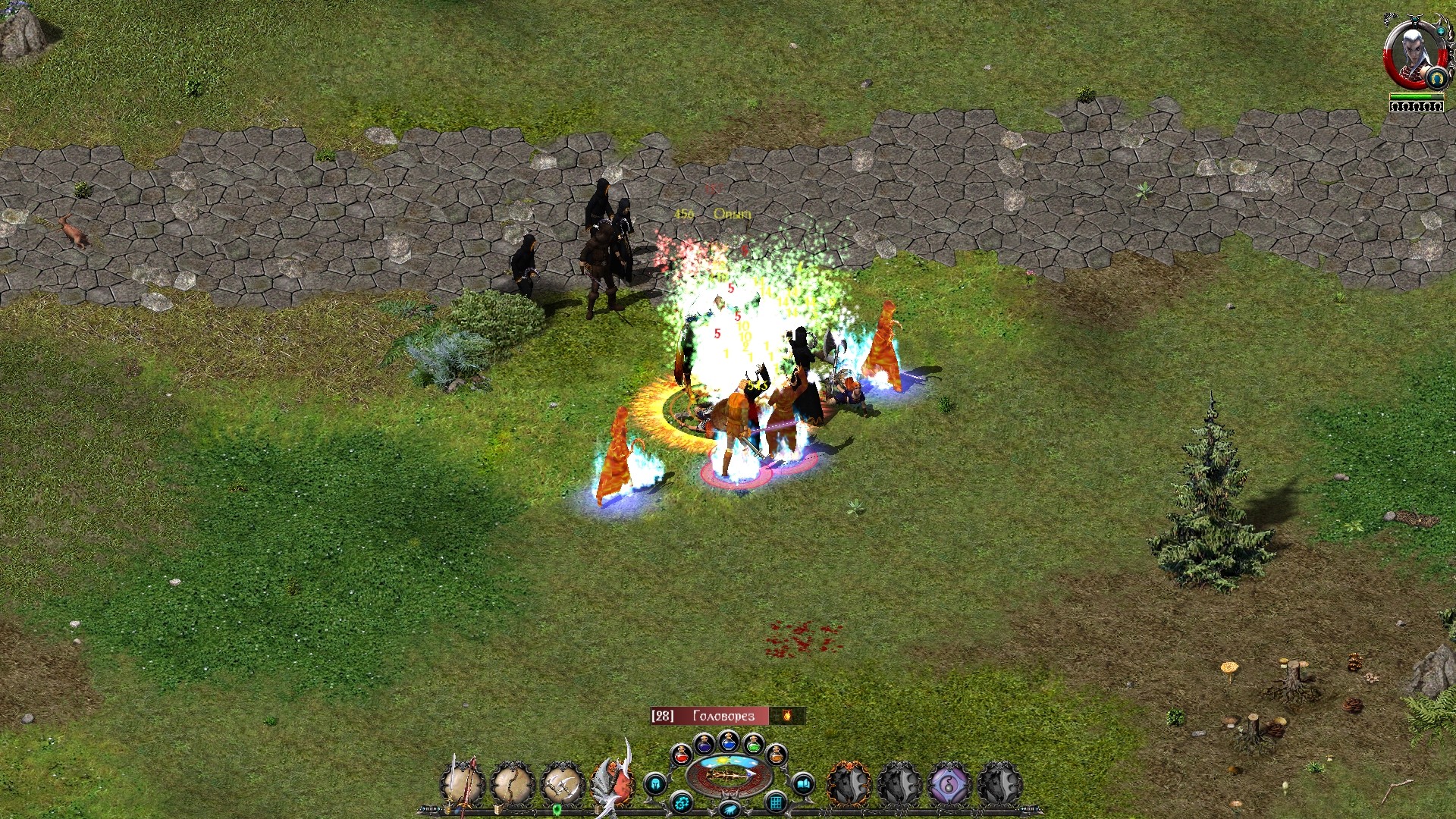Use the orange potion
1456x819 pixels.
click(777, 755)
